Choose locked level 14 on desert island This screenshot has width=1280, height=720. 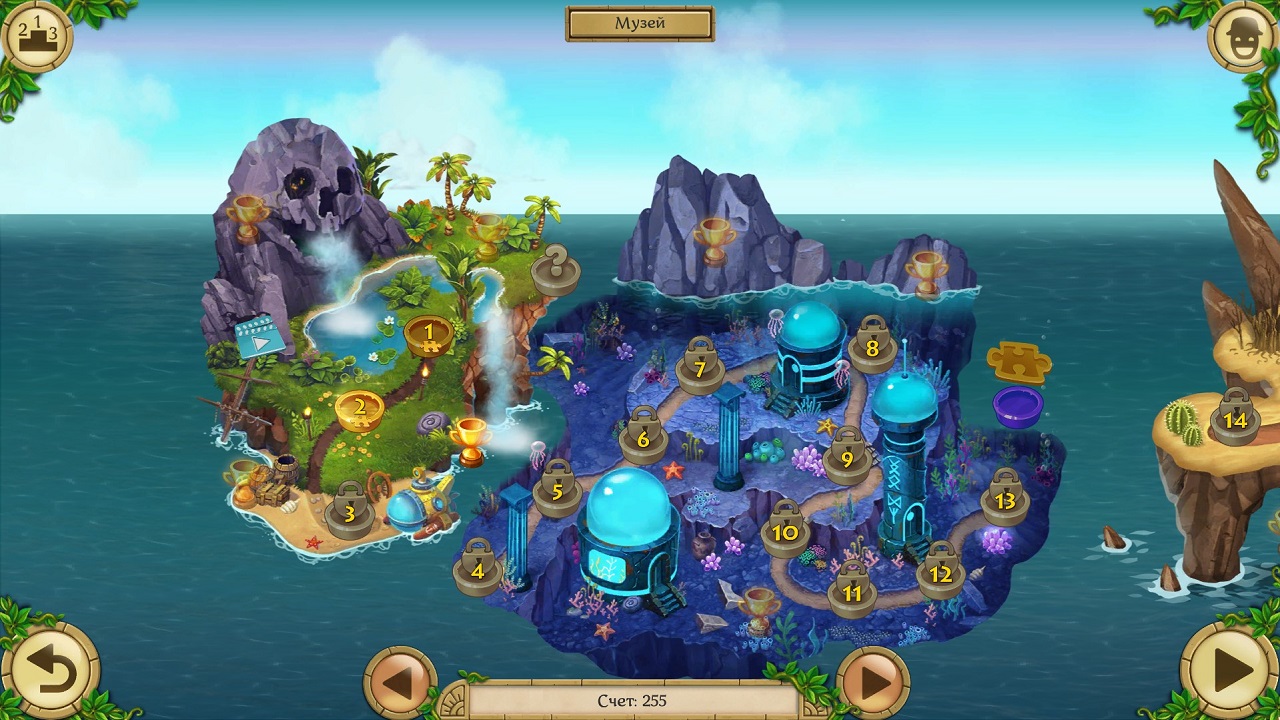click(1235, 418)
